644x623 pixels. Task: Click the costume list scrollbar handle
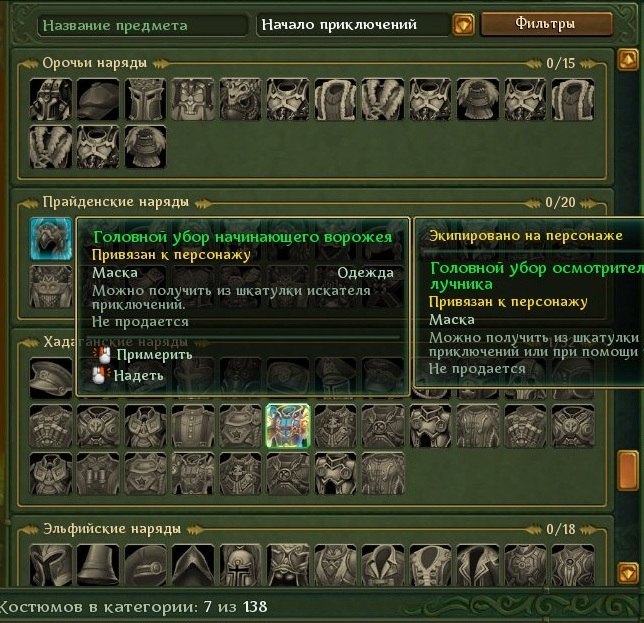[x=628, y=468]
